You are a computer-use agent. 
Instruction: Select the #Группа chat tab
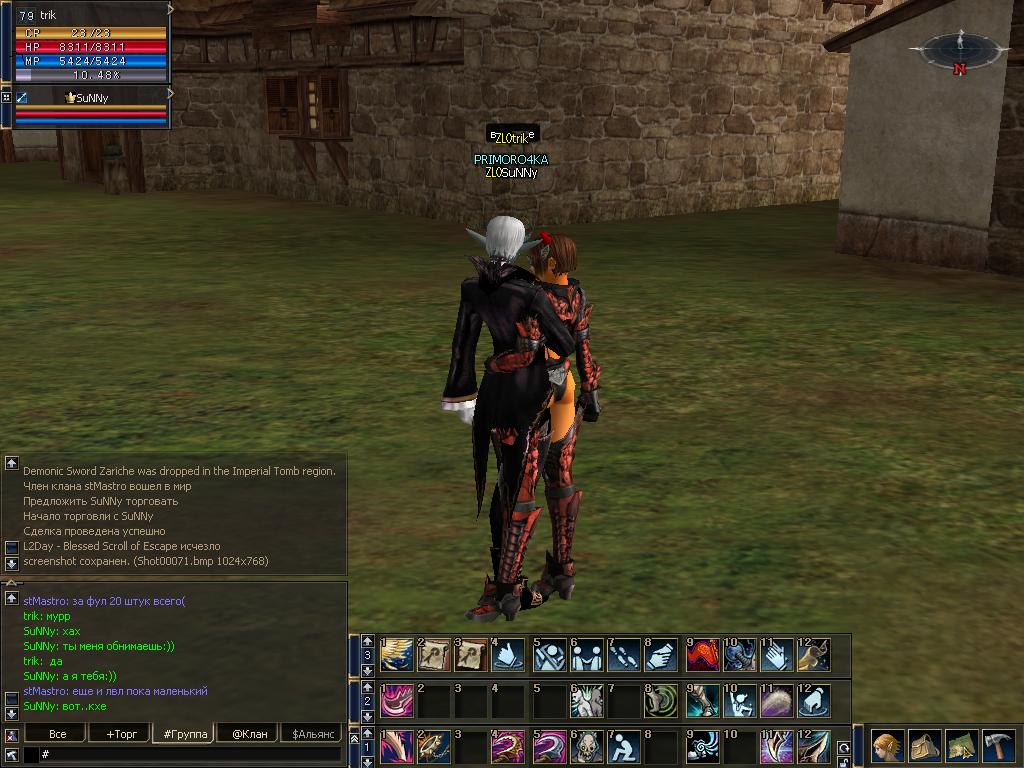click(x=185, y=734)
